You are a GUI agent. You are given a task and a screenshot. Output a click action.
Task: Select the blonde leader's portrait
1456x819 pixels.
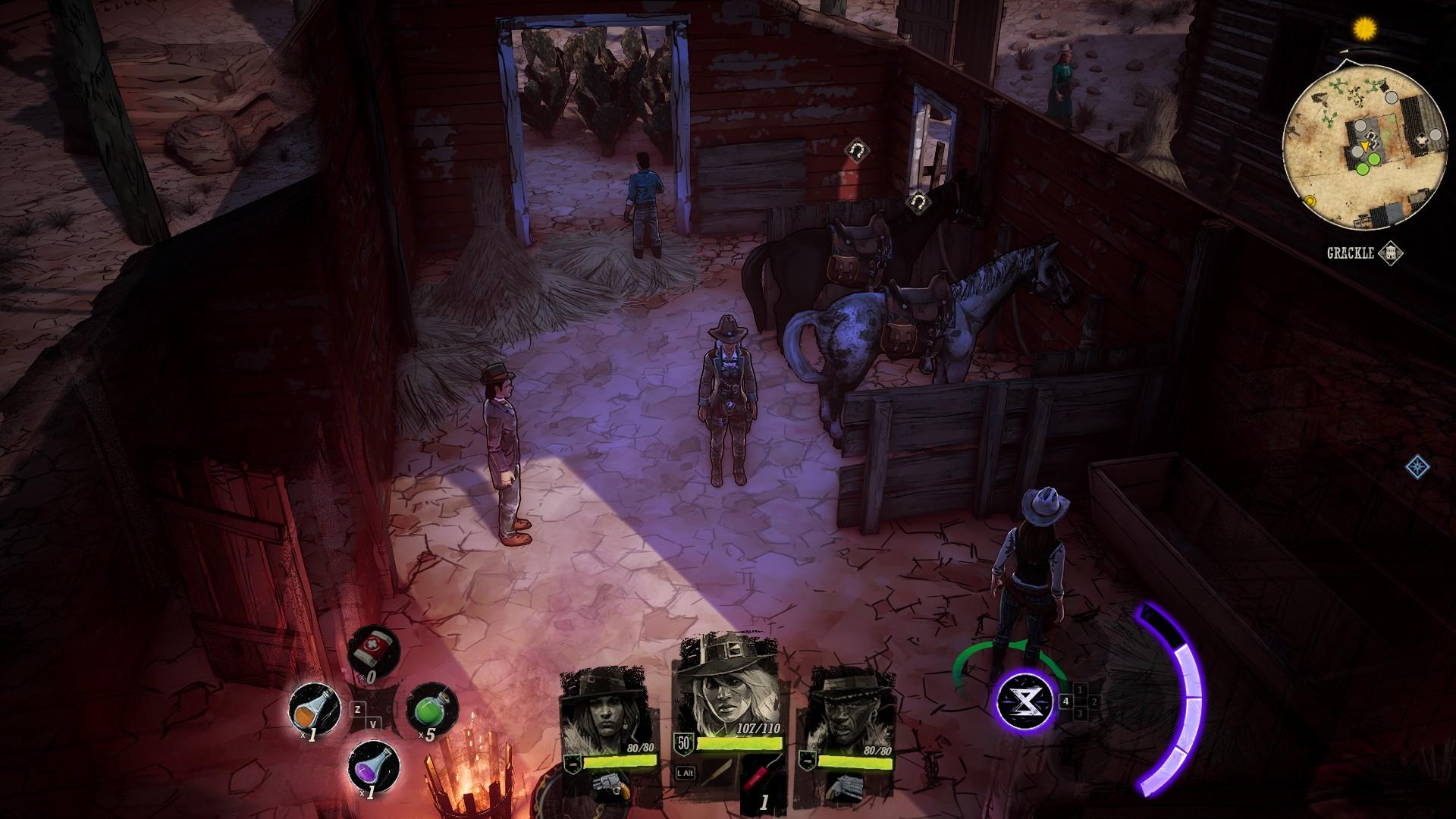[731, 692]
